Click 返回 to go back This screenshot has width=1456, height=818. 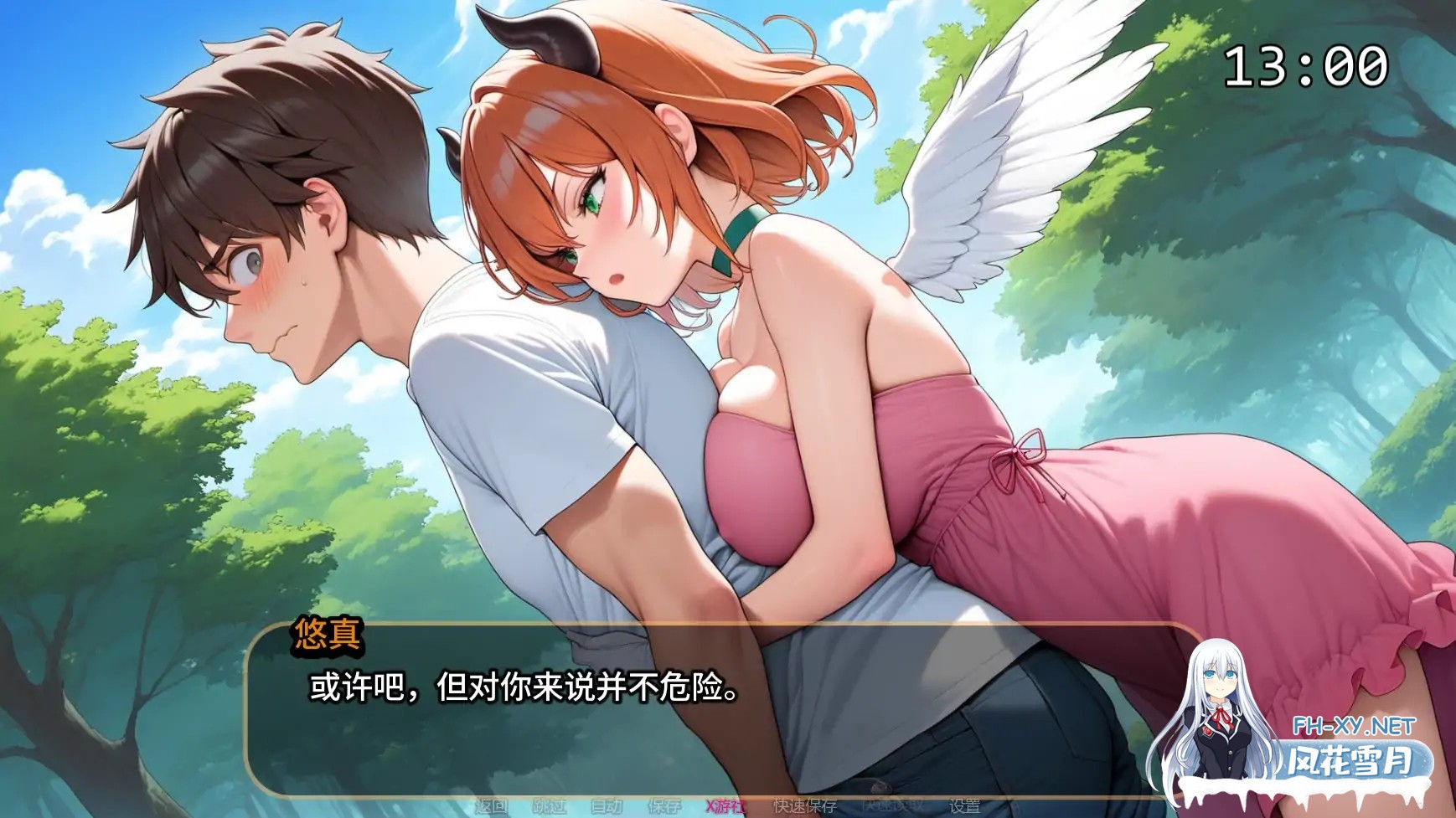tap(490, 806)
